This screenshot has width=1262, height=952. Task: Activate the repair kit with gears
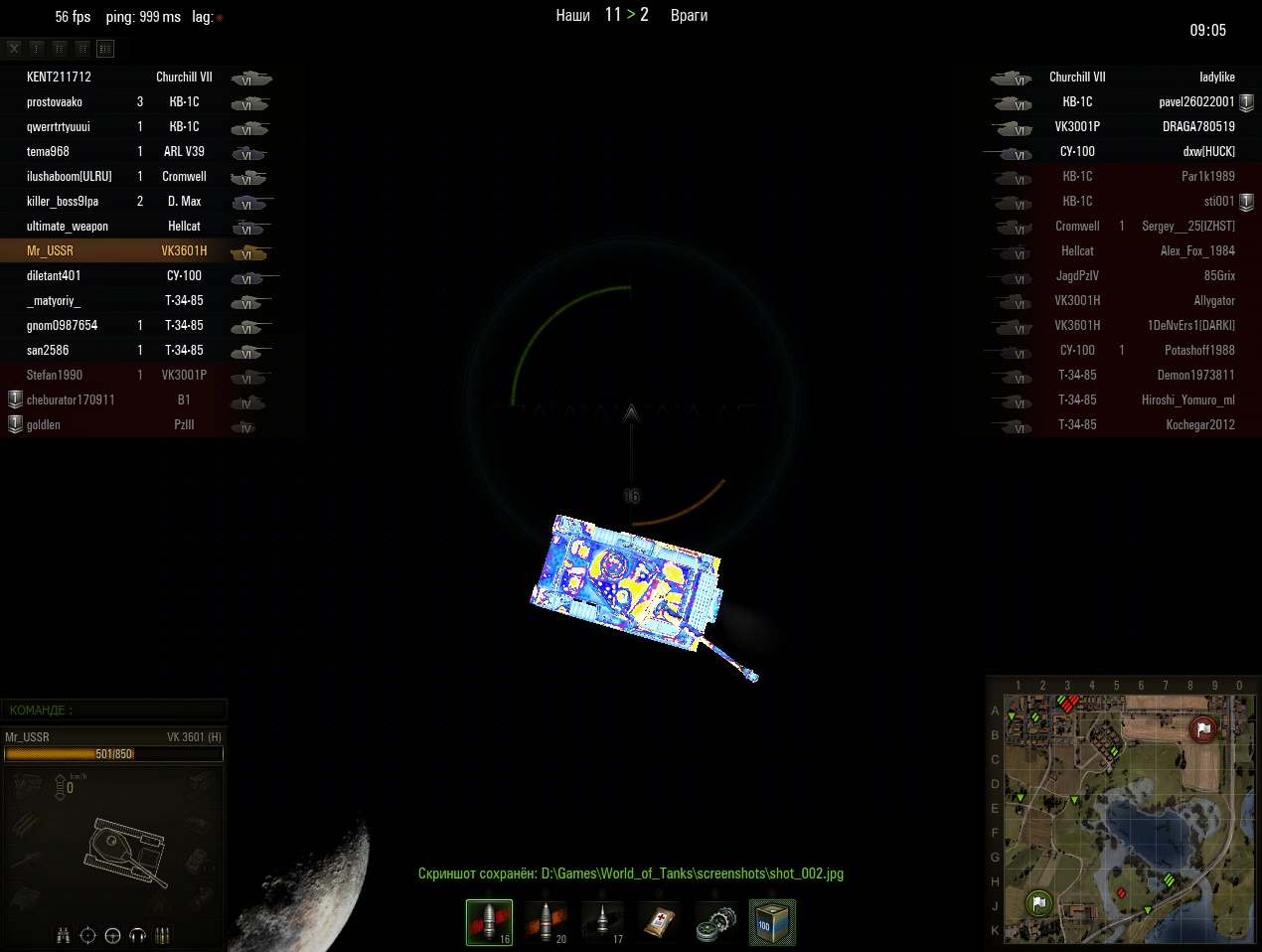(715, 922)
